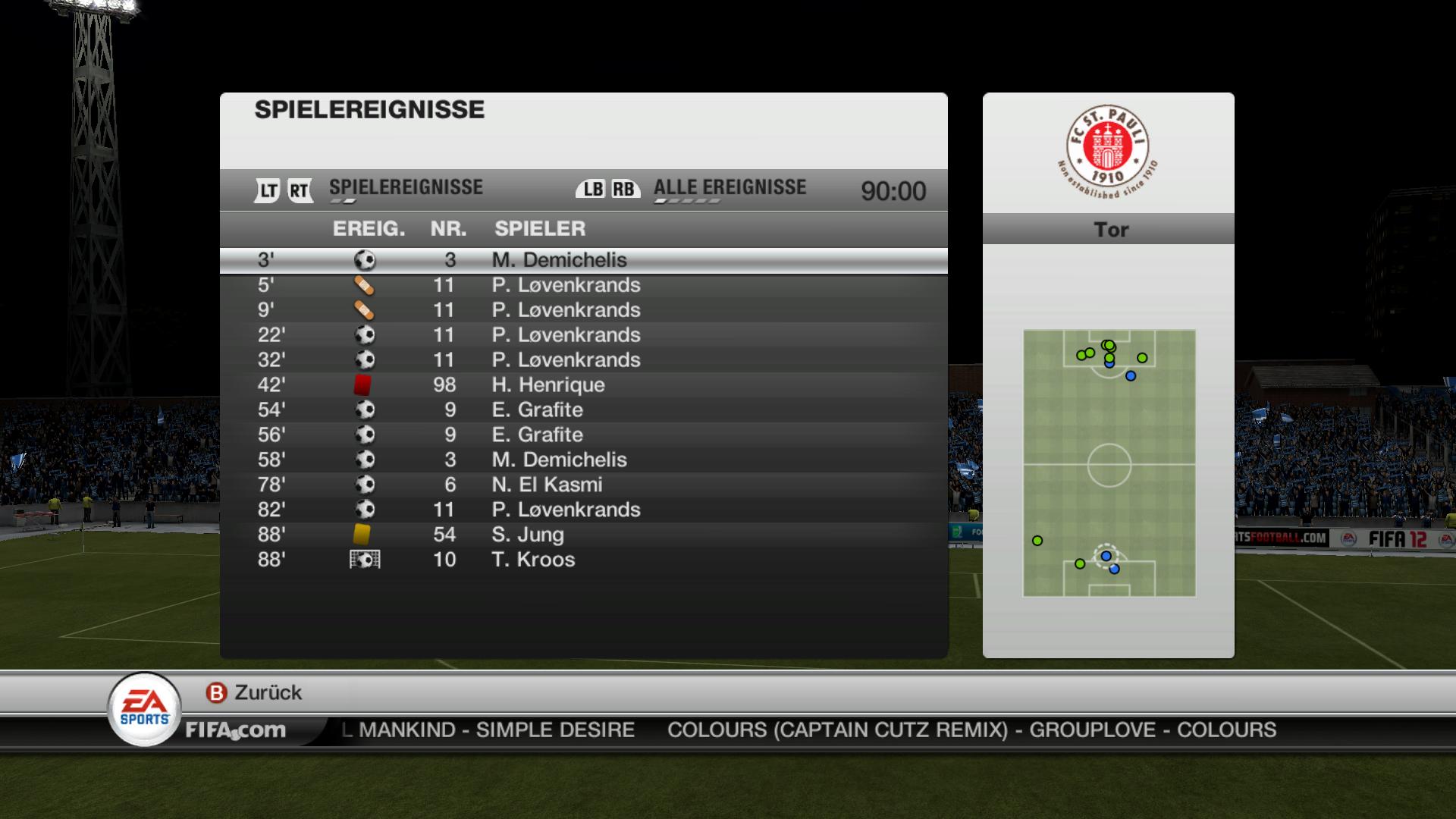Switch to the Alle Ereignisse filter
This screenshot has width=1456, height=819.
point(729,188)
